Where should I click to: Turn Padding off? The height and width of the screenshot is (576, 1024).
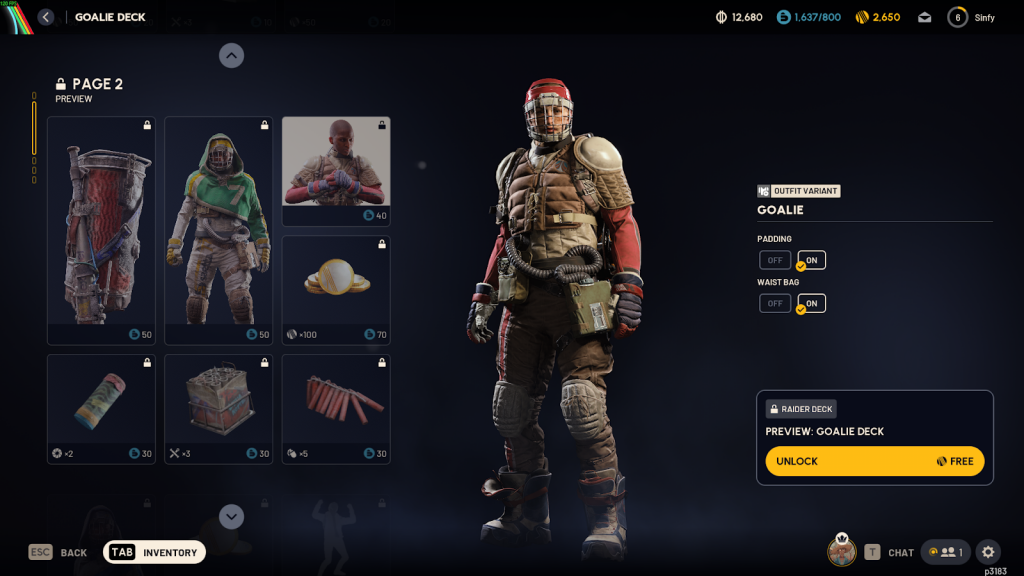tap(775, 261)
